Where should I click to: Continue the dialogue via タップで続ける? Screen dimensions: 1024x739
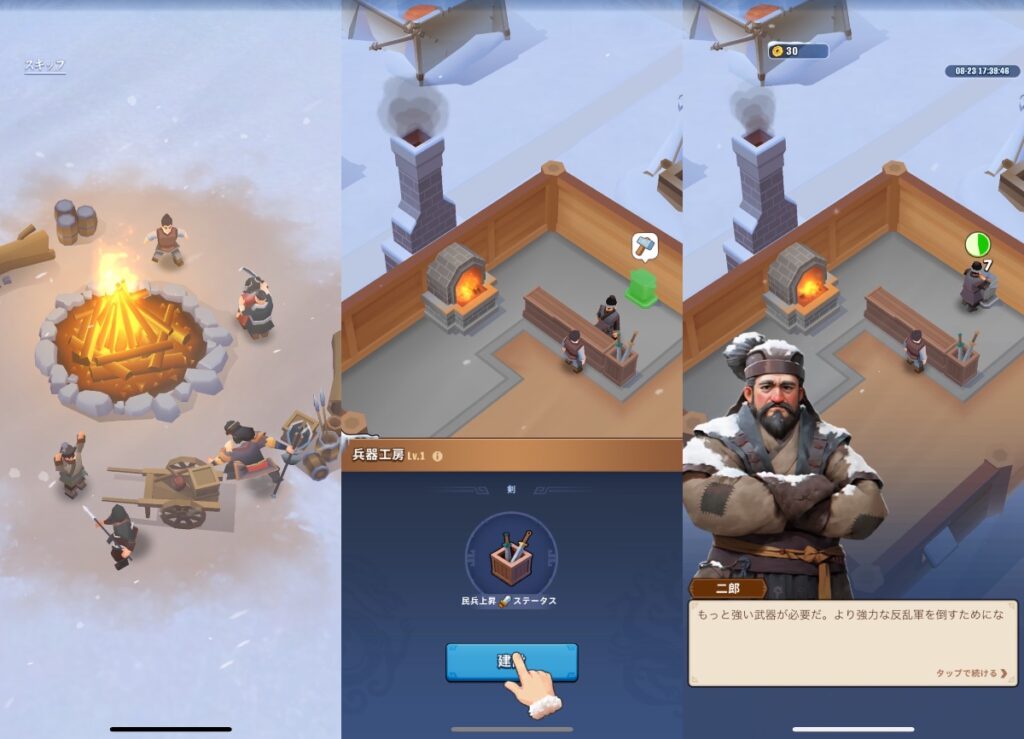pyautogui.click(x=971, y=674)
